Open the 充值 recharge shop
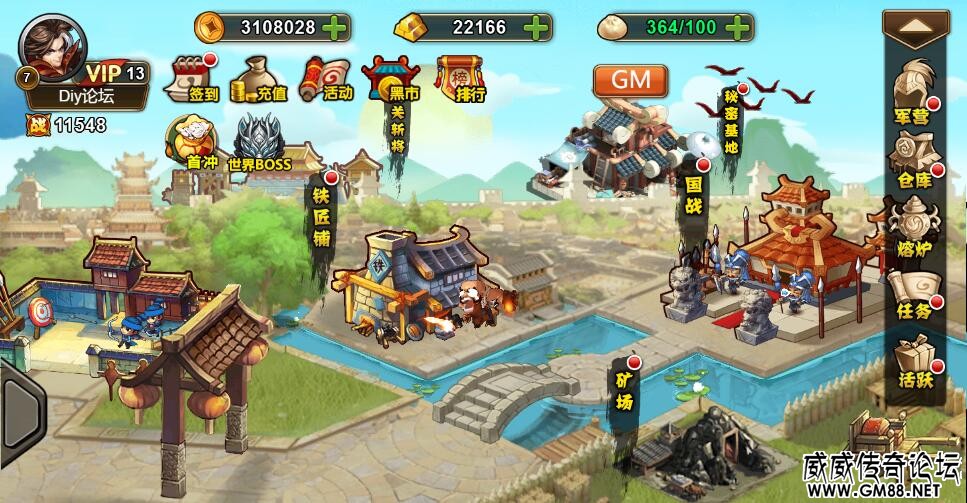The height and width of the screenshot is (503, 967). [x=258, y=79]
